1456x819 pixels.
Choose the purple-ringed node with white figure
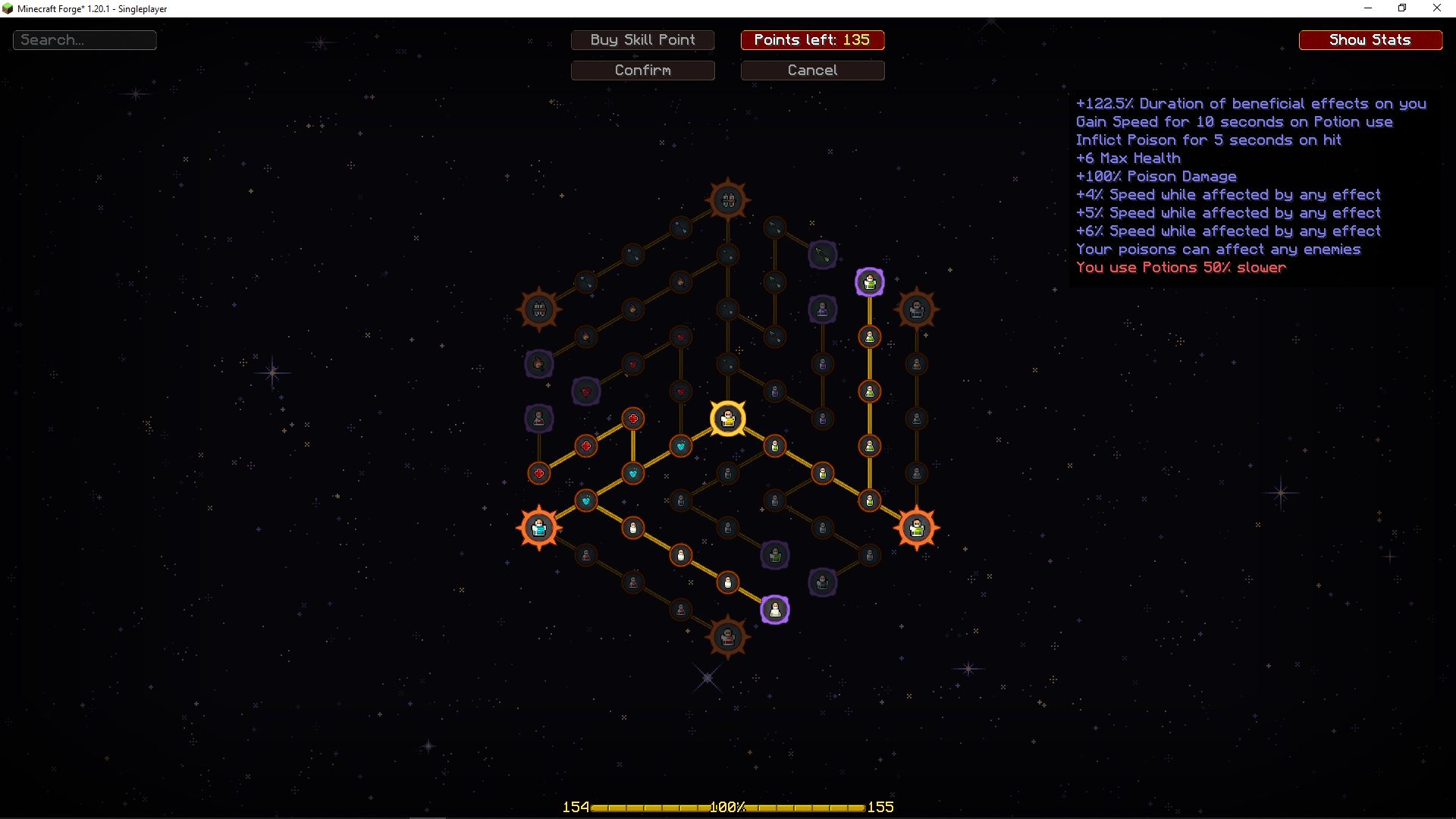coord(775,610)
